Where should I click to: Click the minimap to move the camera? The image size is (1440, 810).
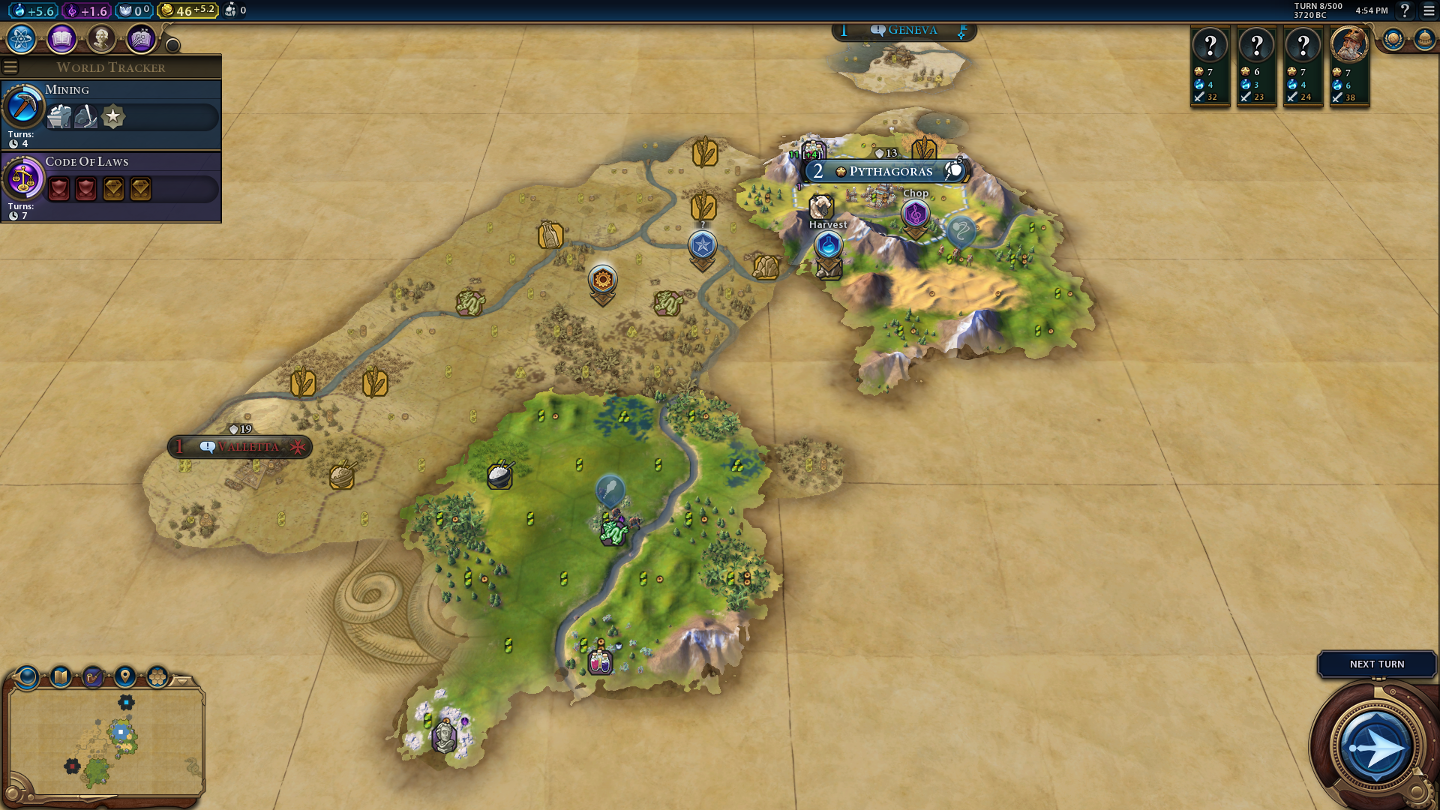coord(105,740)
